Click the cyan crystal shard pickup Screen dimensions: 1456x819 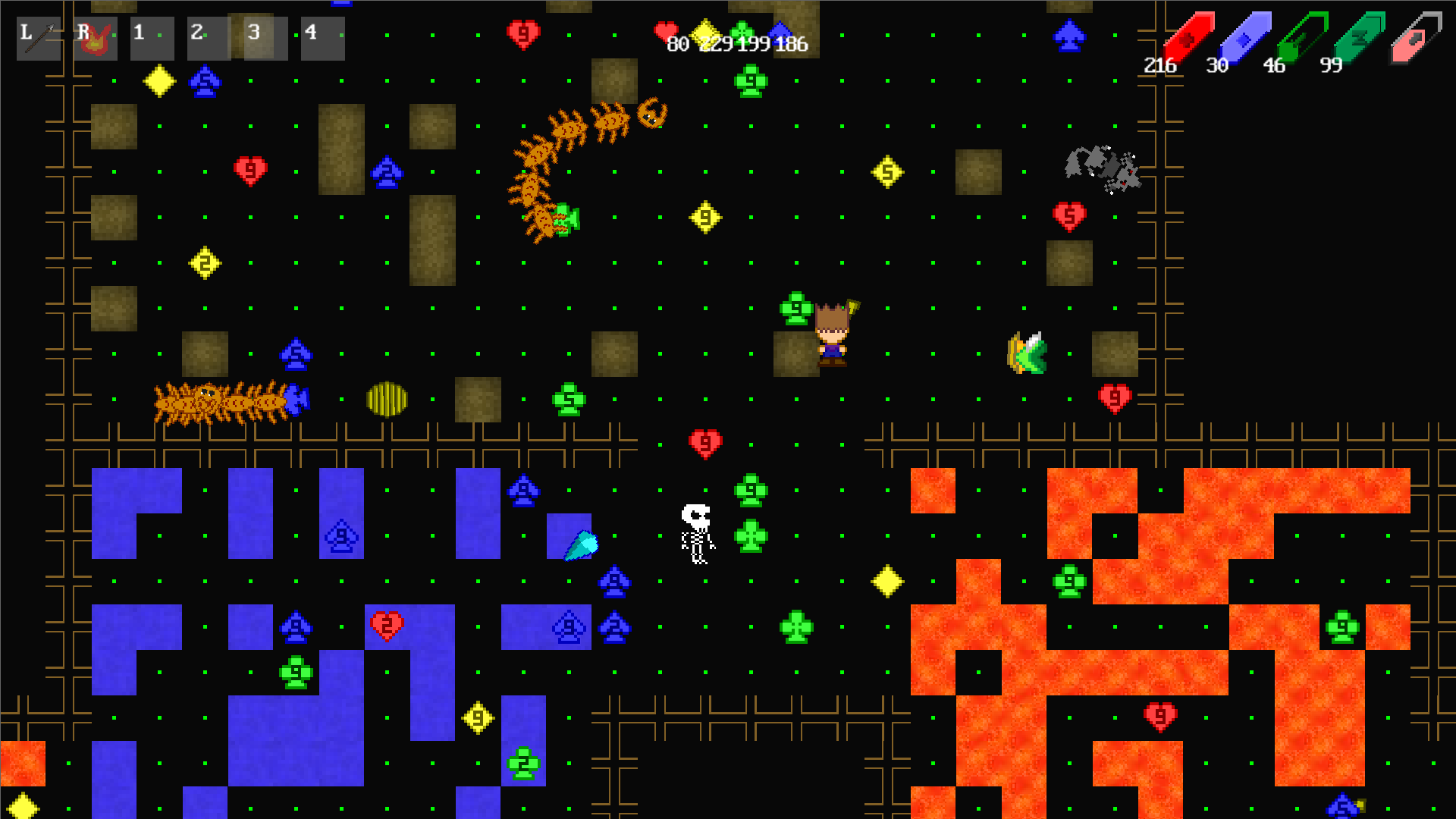coord(582,544)
